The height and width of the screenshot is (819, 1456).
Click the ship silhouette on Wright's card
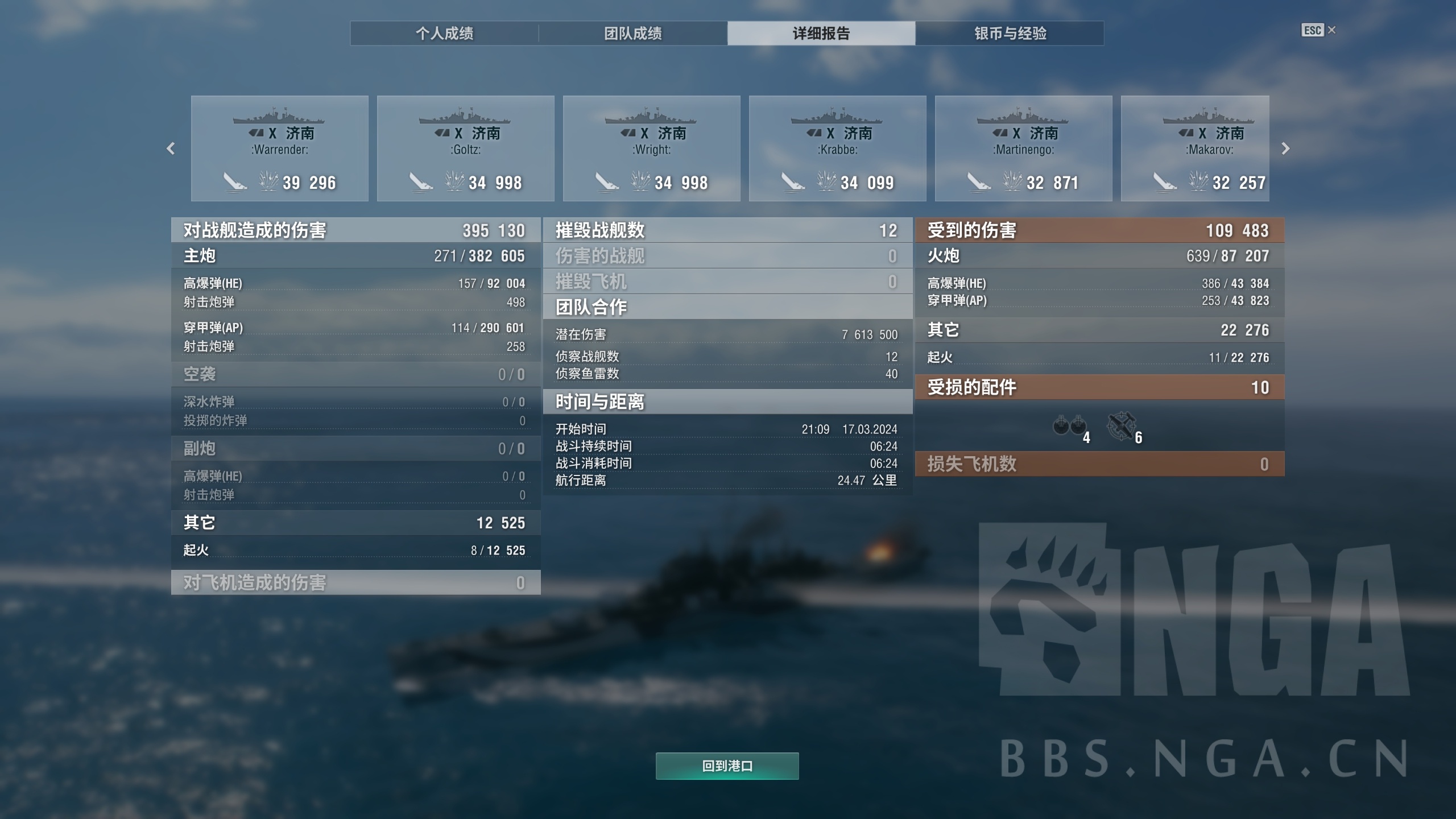650,118
